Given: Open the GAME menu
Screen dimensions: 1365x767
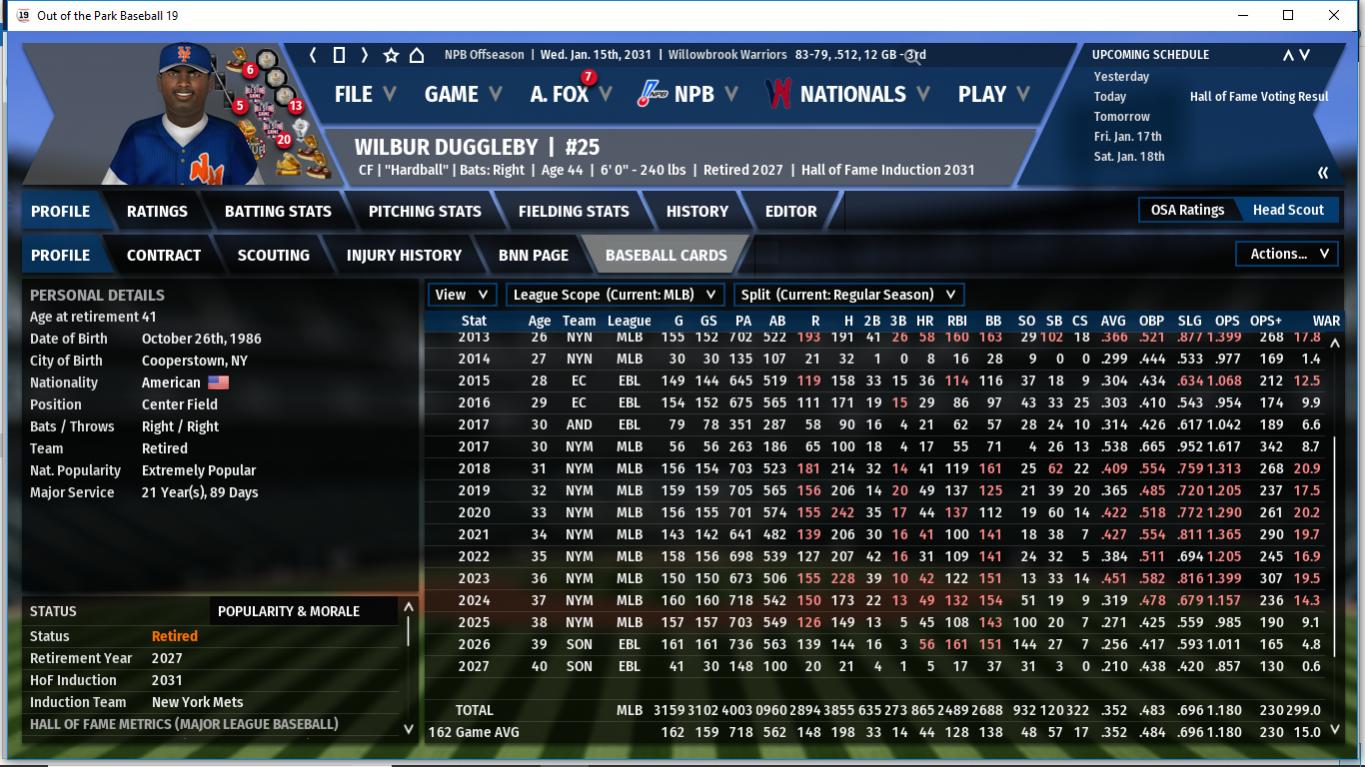Looking at the screenshot, I should (453, 94).
